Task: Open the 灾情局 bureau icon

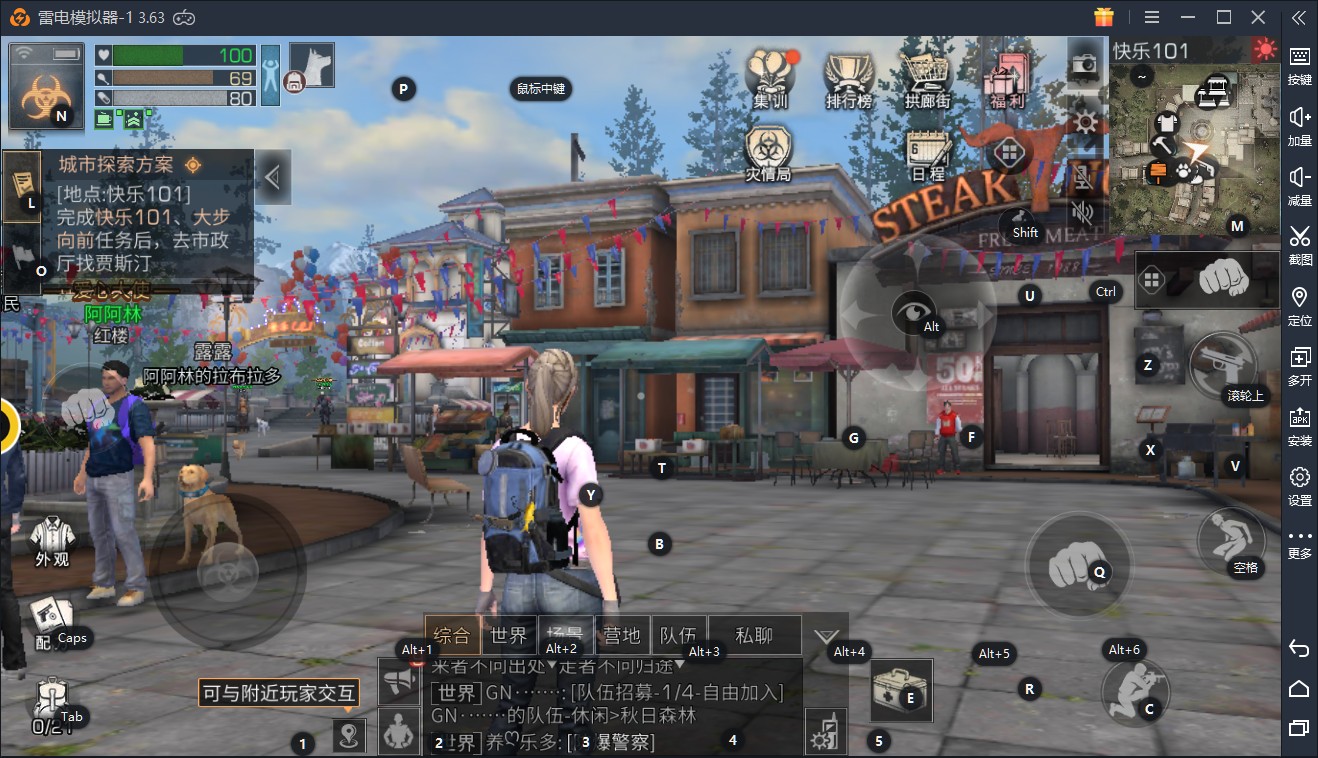Action: [x=768, y=153]
